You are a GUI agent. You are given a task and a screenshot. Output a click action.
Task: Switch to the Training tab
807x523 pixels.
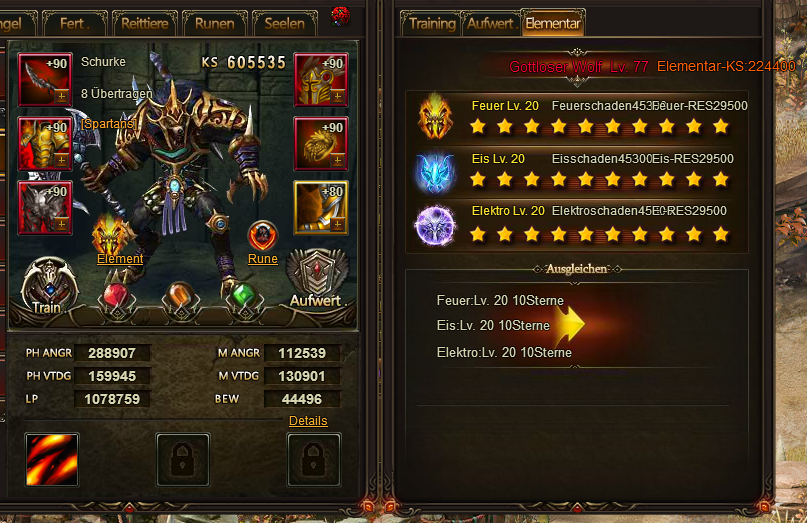click(x=431, y=23)
